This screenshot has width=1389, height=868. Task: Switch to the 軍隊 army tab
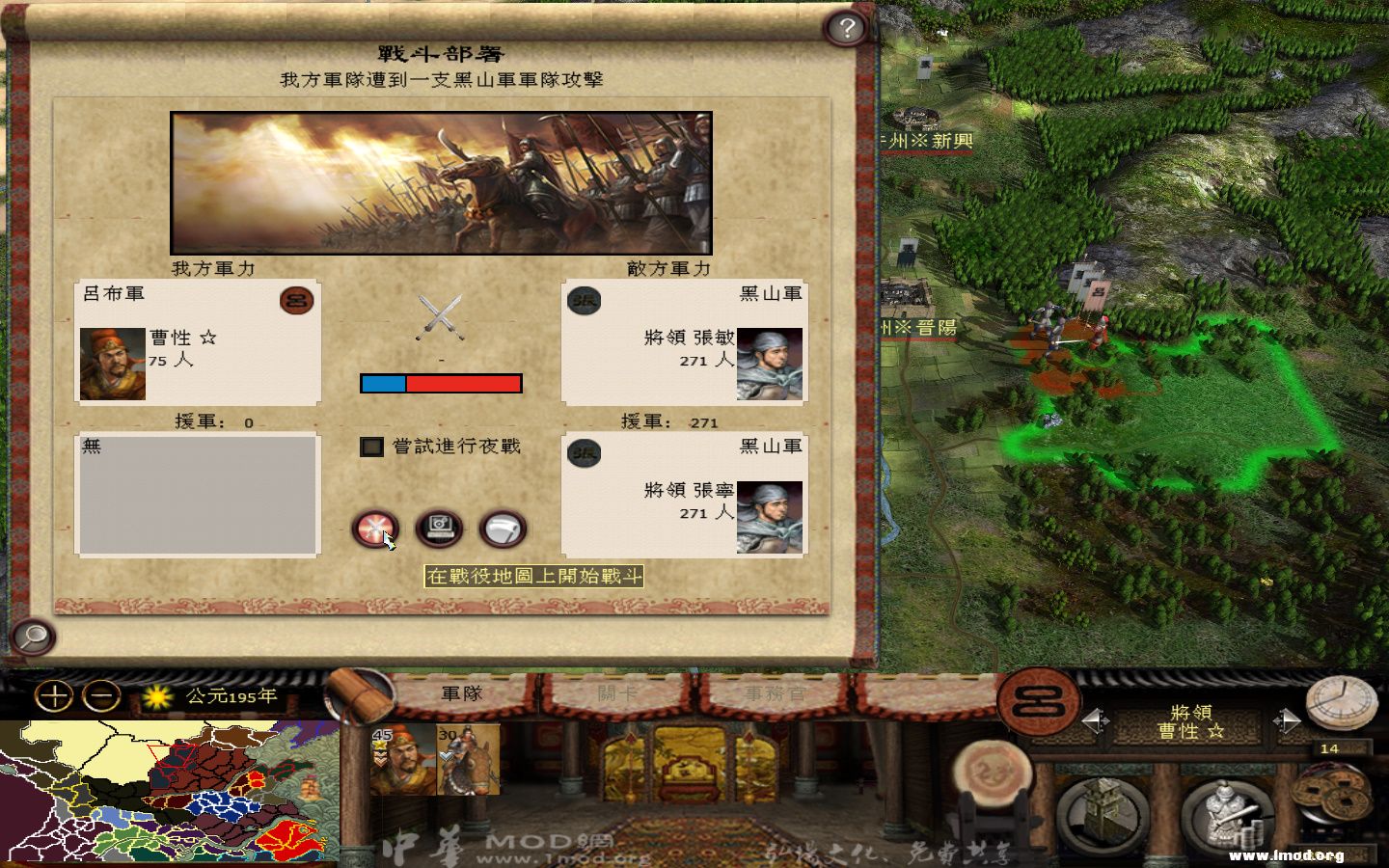click(461, 693)
